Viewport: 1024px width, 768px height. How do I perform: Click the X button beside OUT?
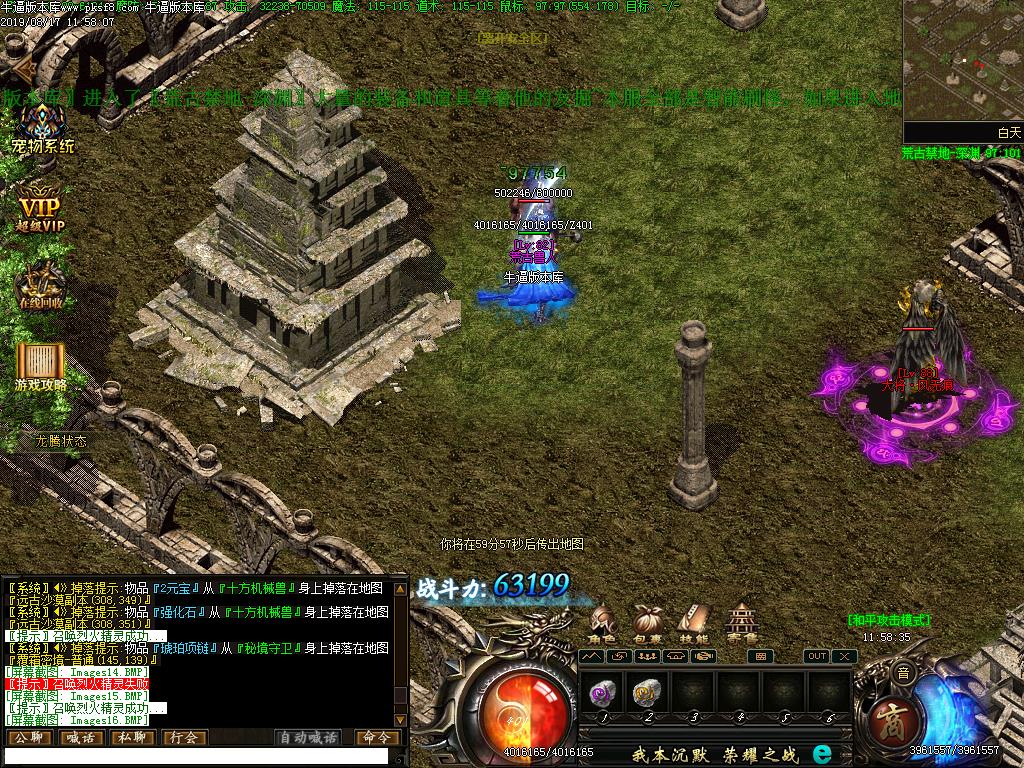coord(845,656)
